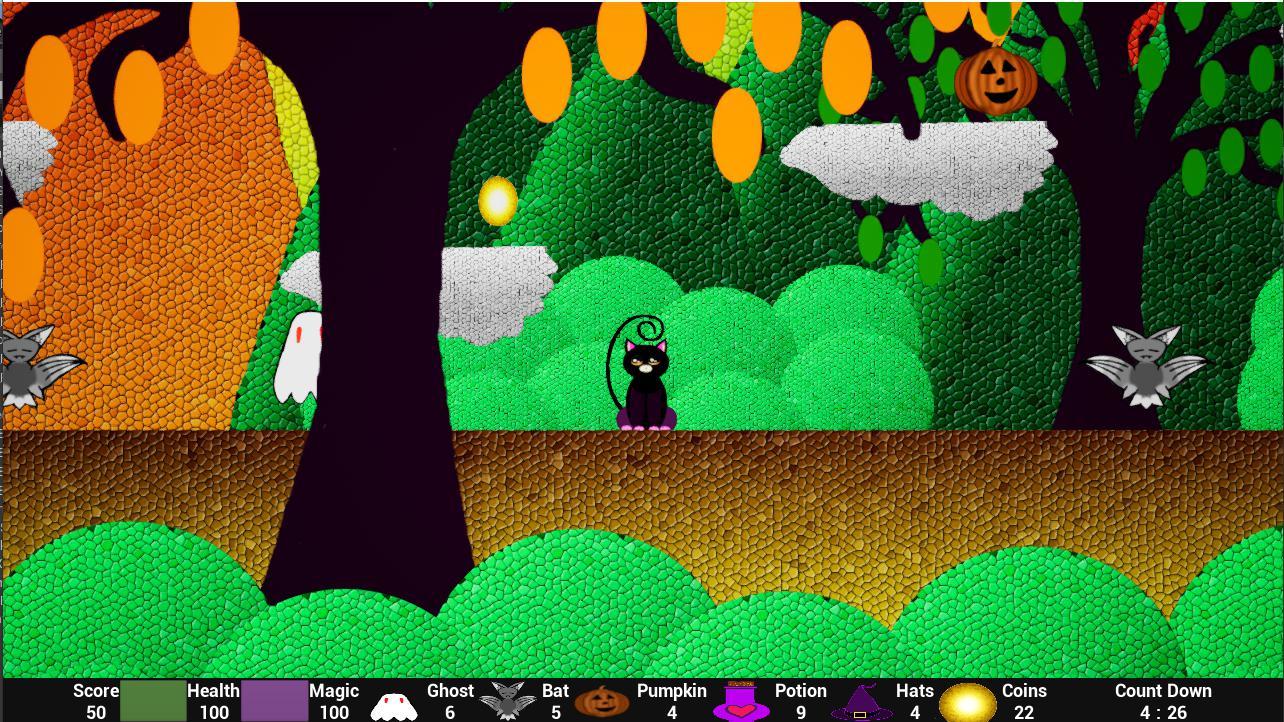Select the Bat counter icon
The width and height of the screenshot is (1284, 722).
(508, 701)
